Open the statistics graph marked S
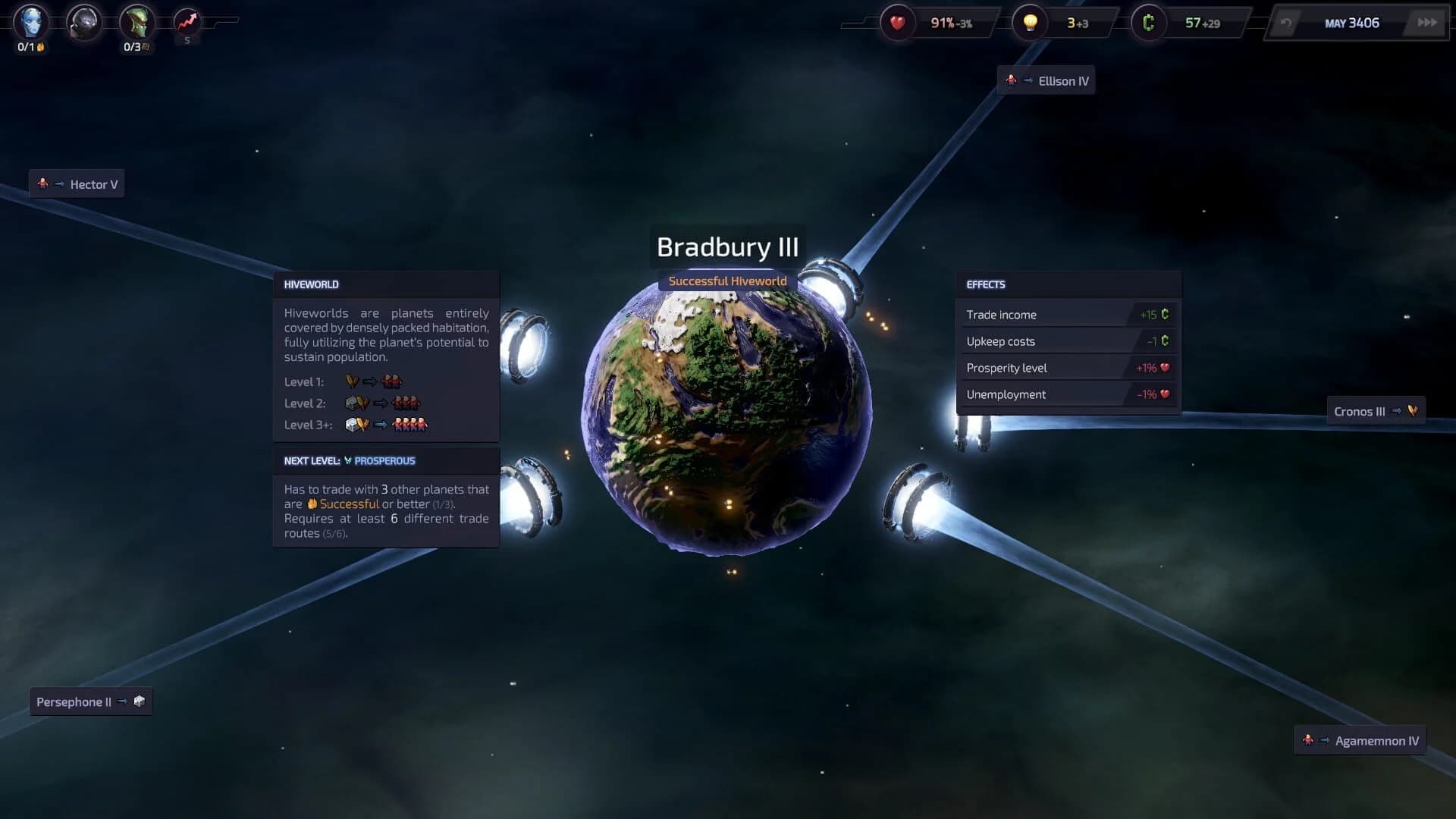The width and height of the screenshot is (1456, 819). coord(187,21)
